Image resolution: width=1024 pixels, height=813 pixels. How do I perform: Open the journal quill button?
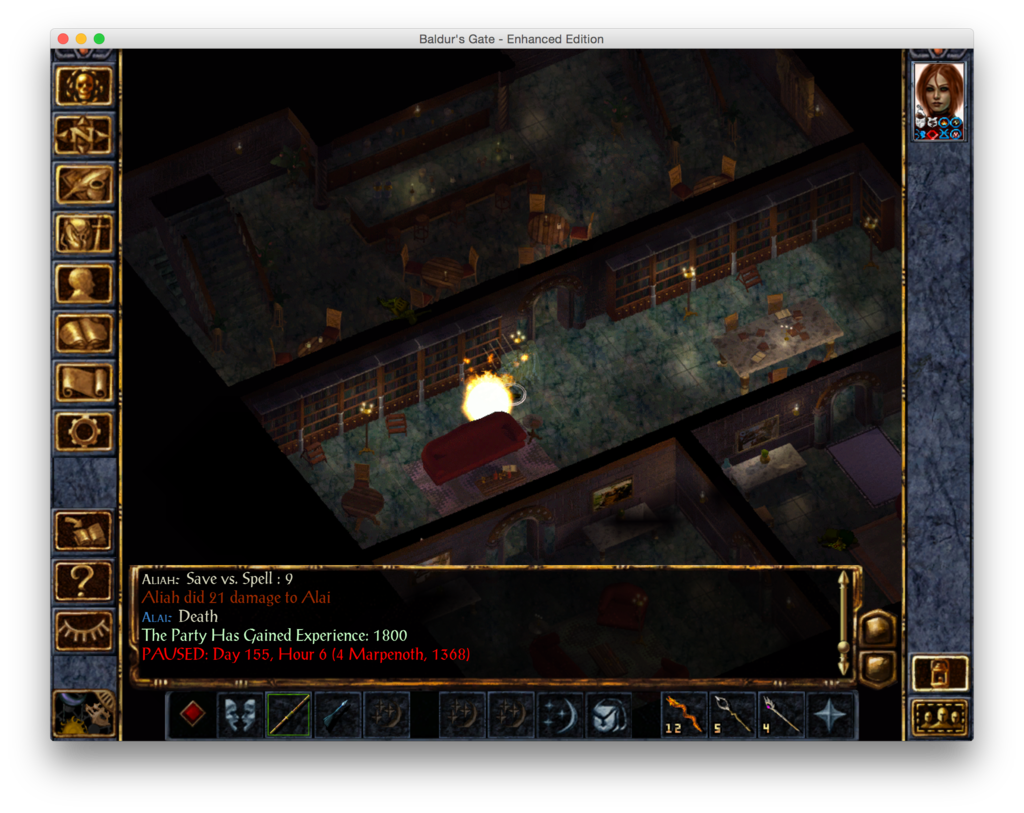[x=84, y=185]
